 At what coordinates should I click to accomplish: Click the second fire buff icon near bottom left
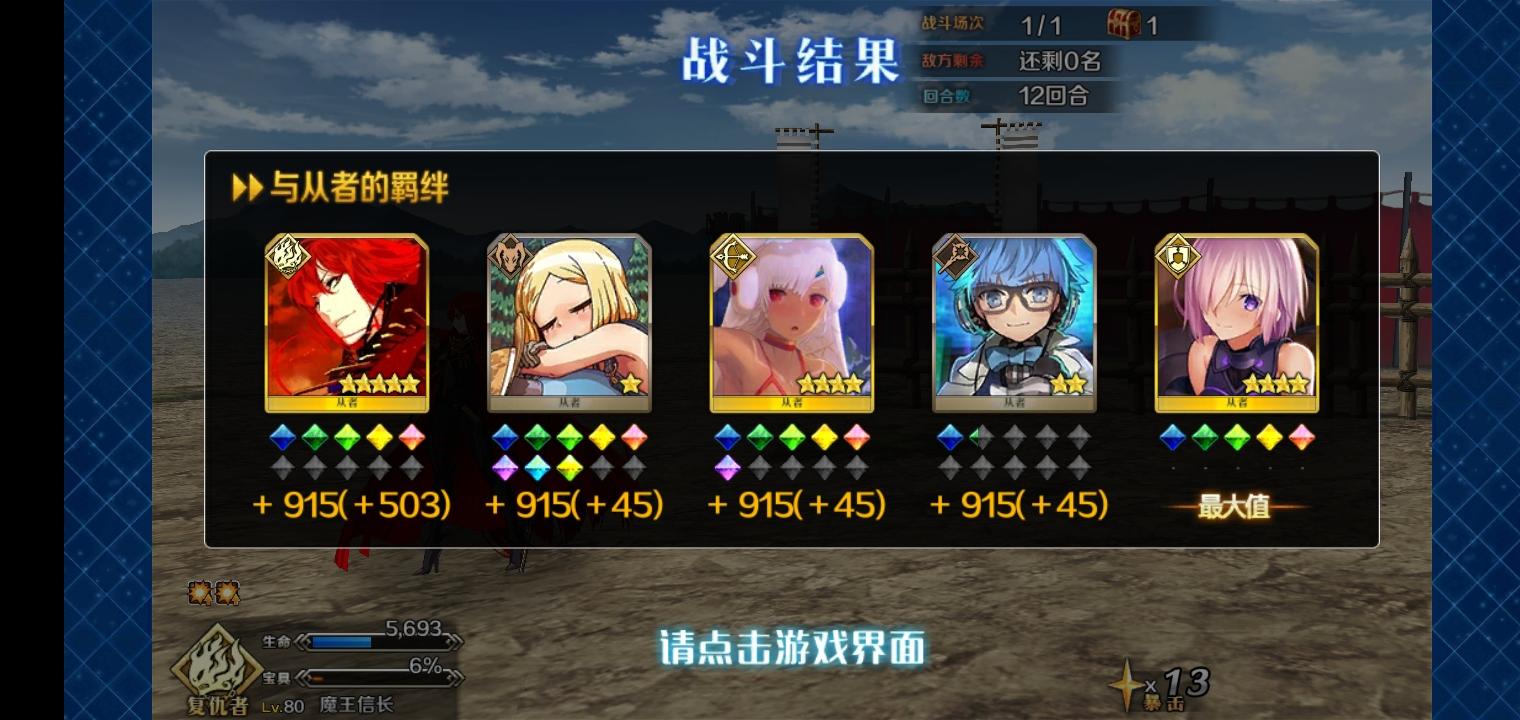[x=228, y=592]
